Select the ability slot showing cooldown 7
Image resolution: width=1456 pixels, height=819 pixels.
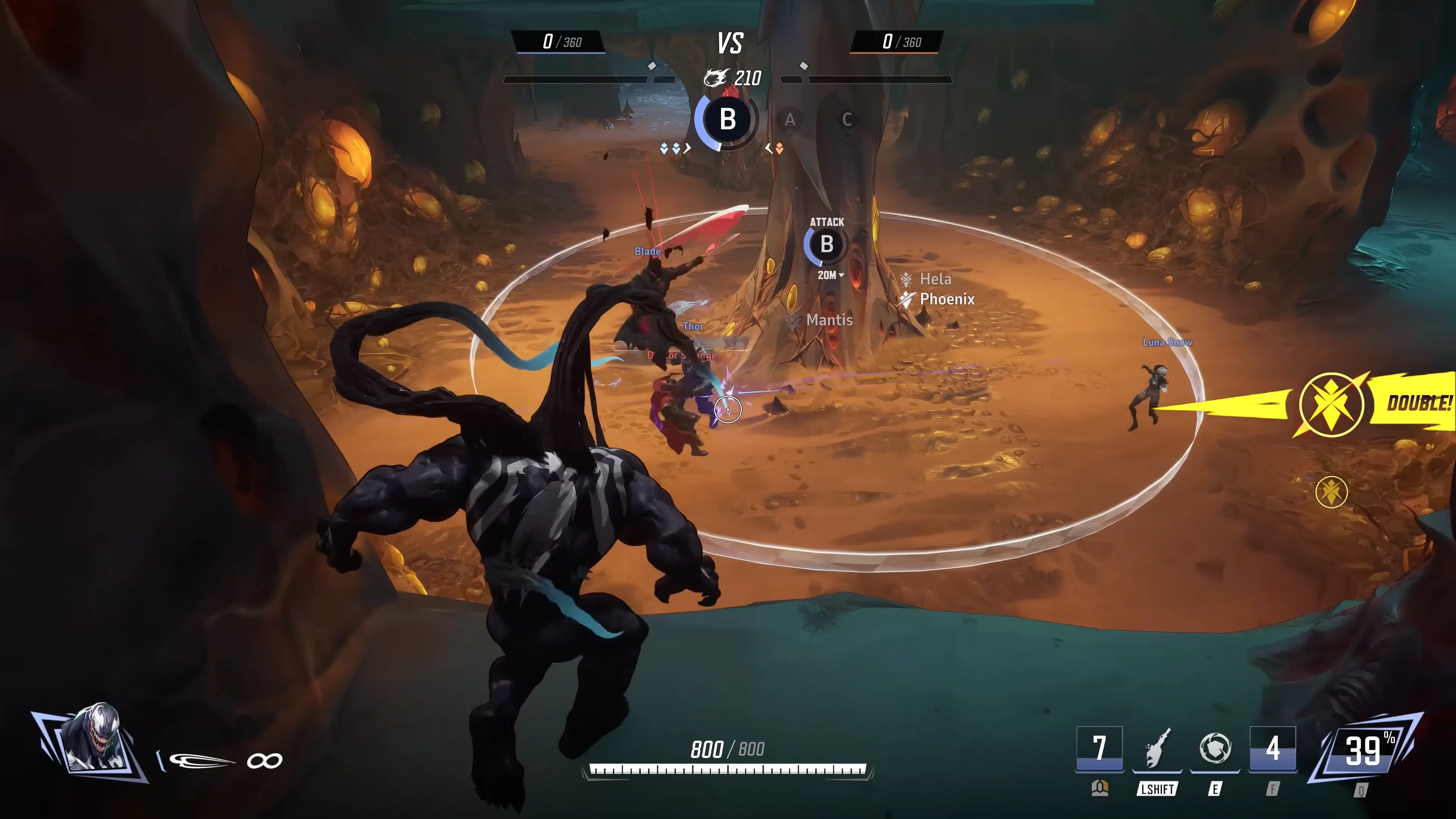point(1099,749)
